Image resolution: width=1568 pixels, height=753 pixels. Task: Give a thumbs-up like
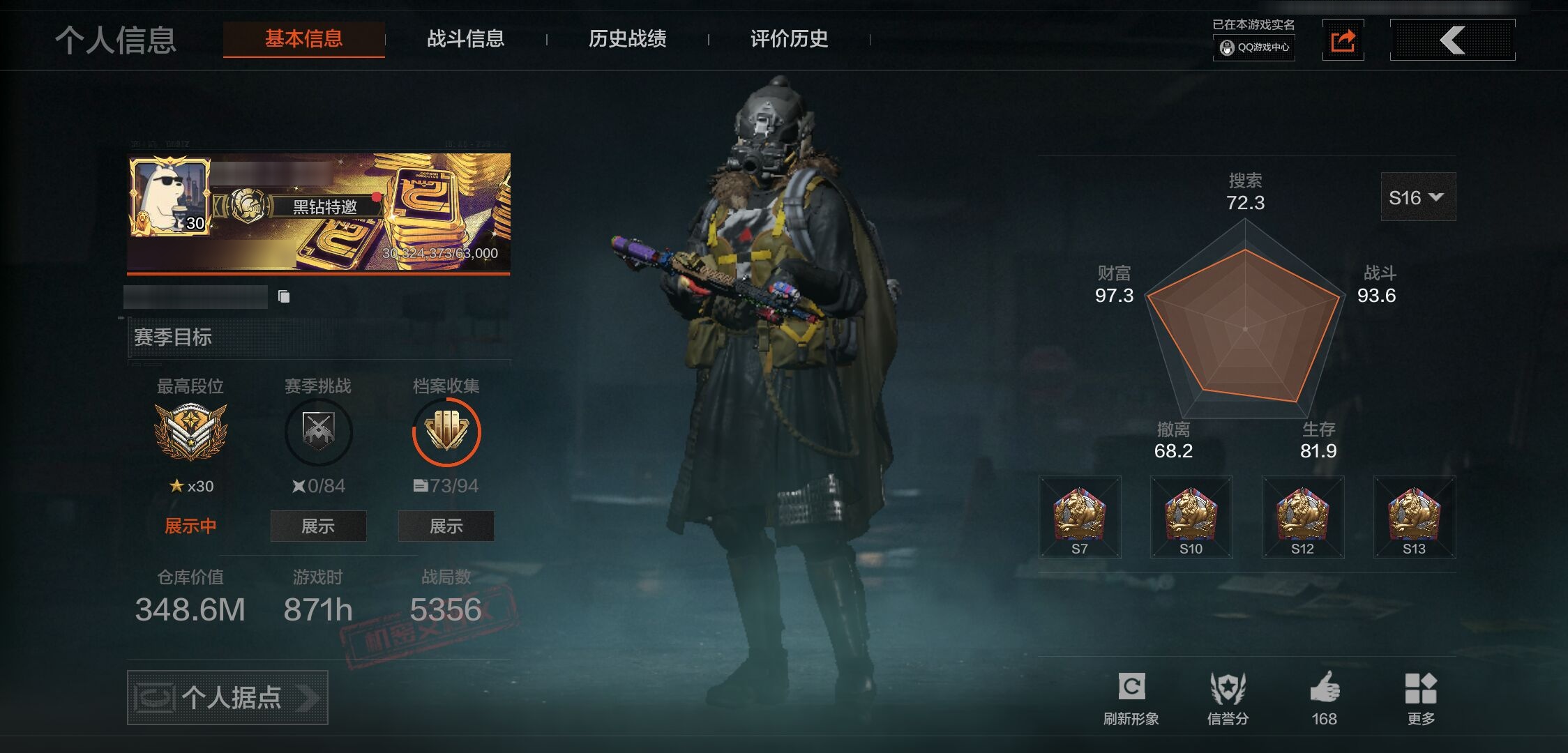pos(1324,697)
